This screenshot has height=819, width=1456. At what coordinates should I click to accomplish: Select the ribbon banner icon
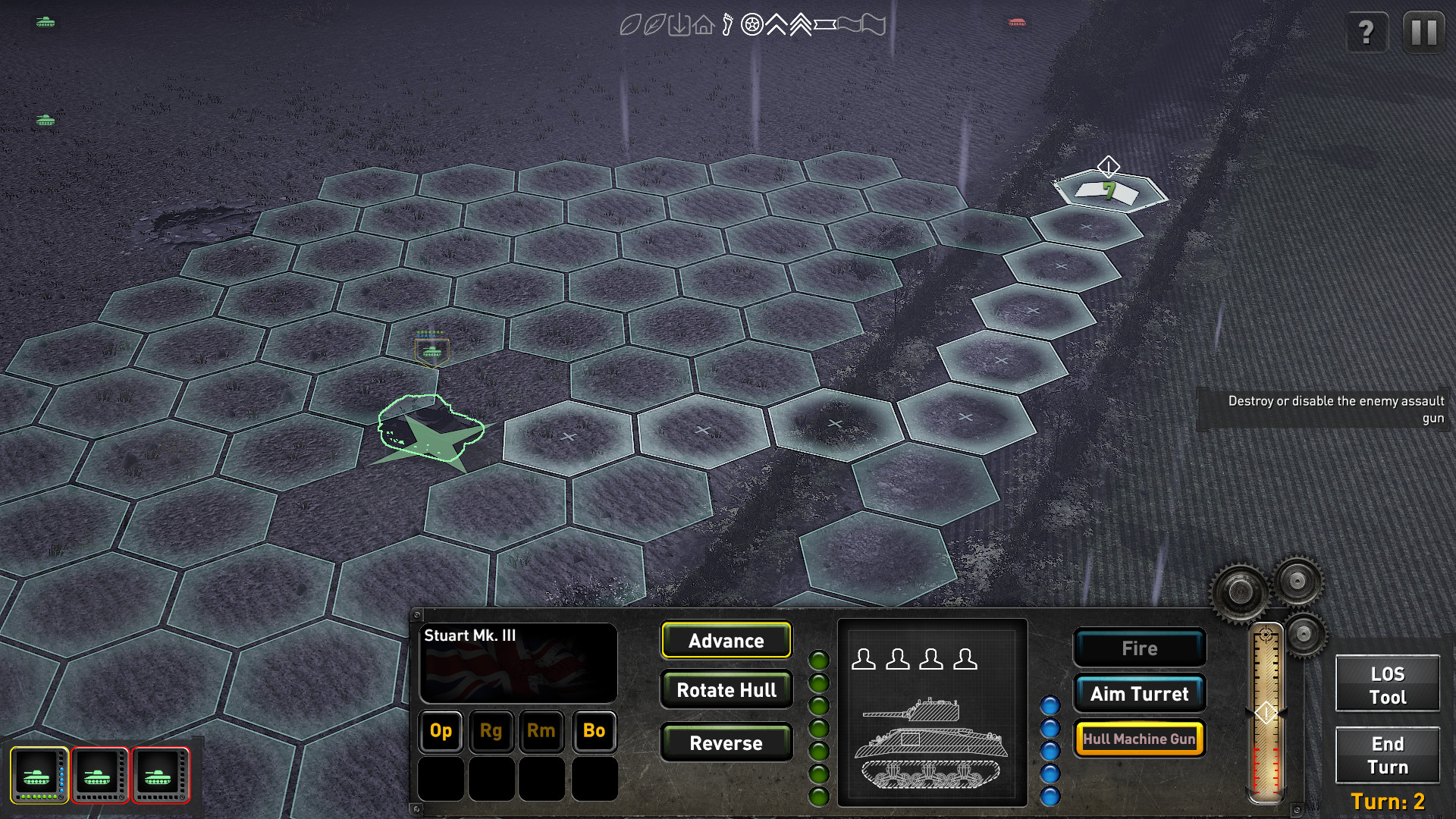click(825, 24)
